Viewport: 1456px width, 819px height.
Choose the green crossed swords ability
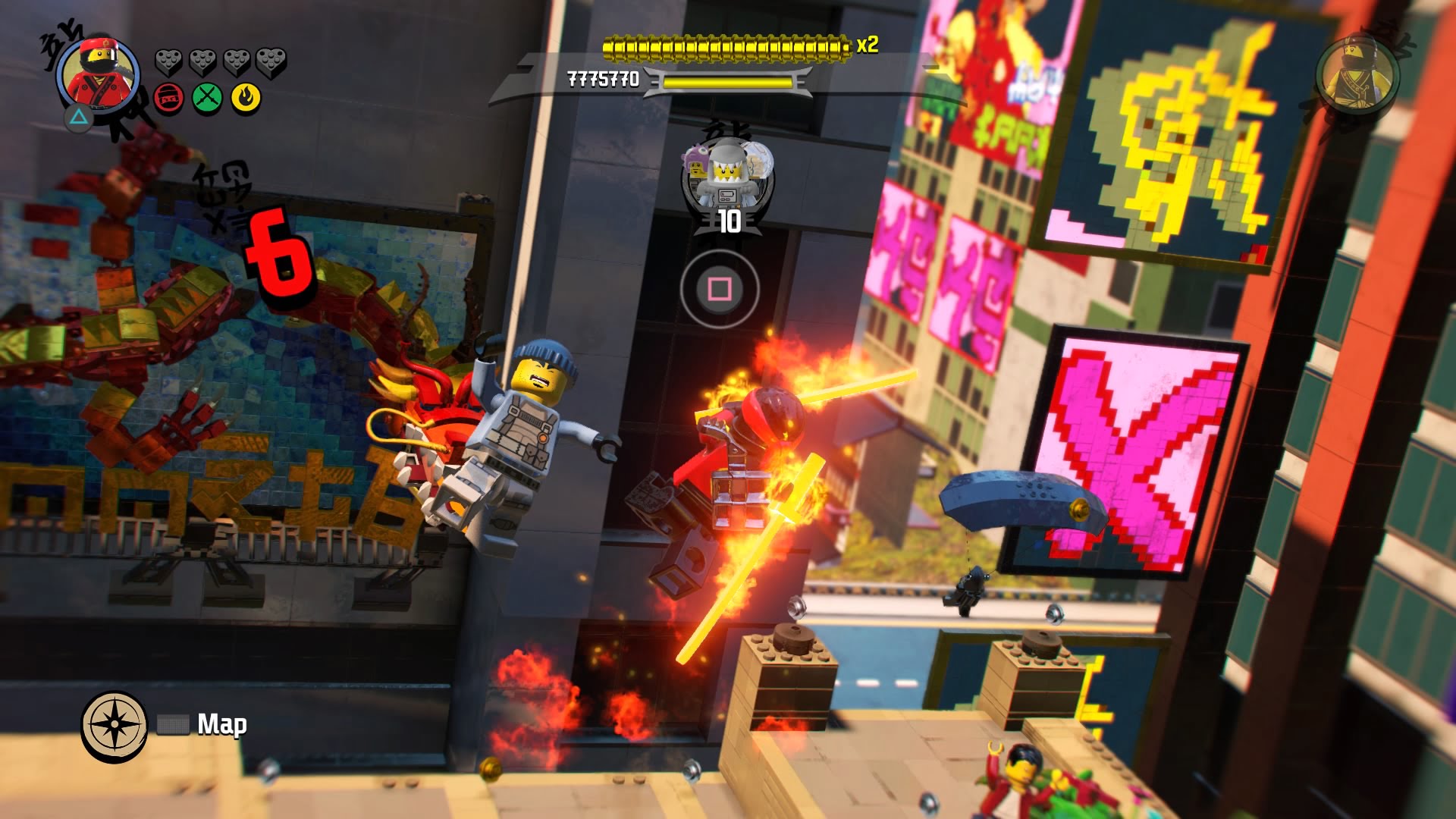(207, 98)
